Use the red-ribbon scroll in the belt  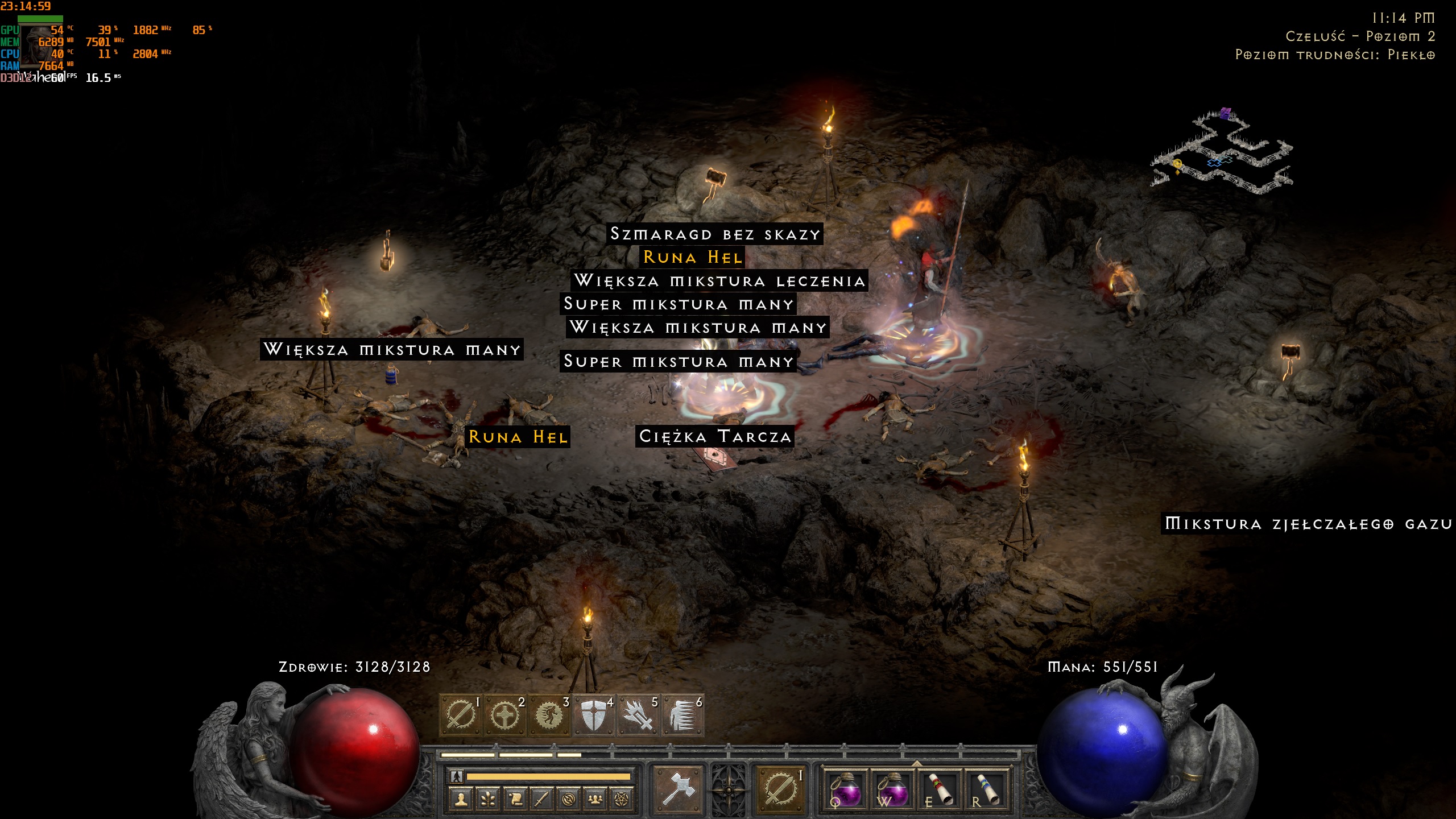click(939, 789)
